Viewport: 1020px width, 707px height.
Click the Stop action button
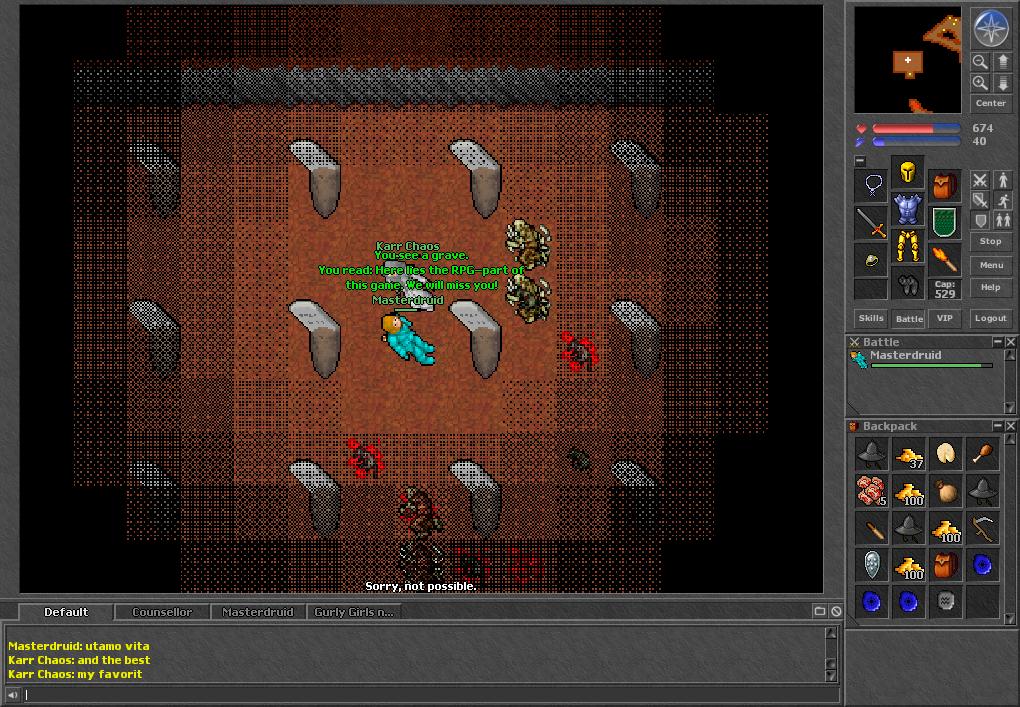(x=990, y=241)
